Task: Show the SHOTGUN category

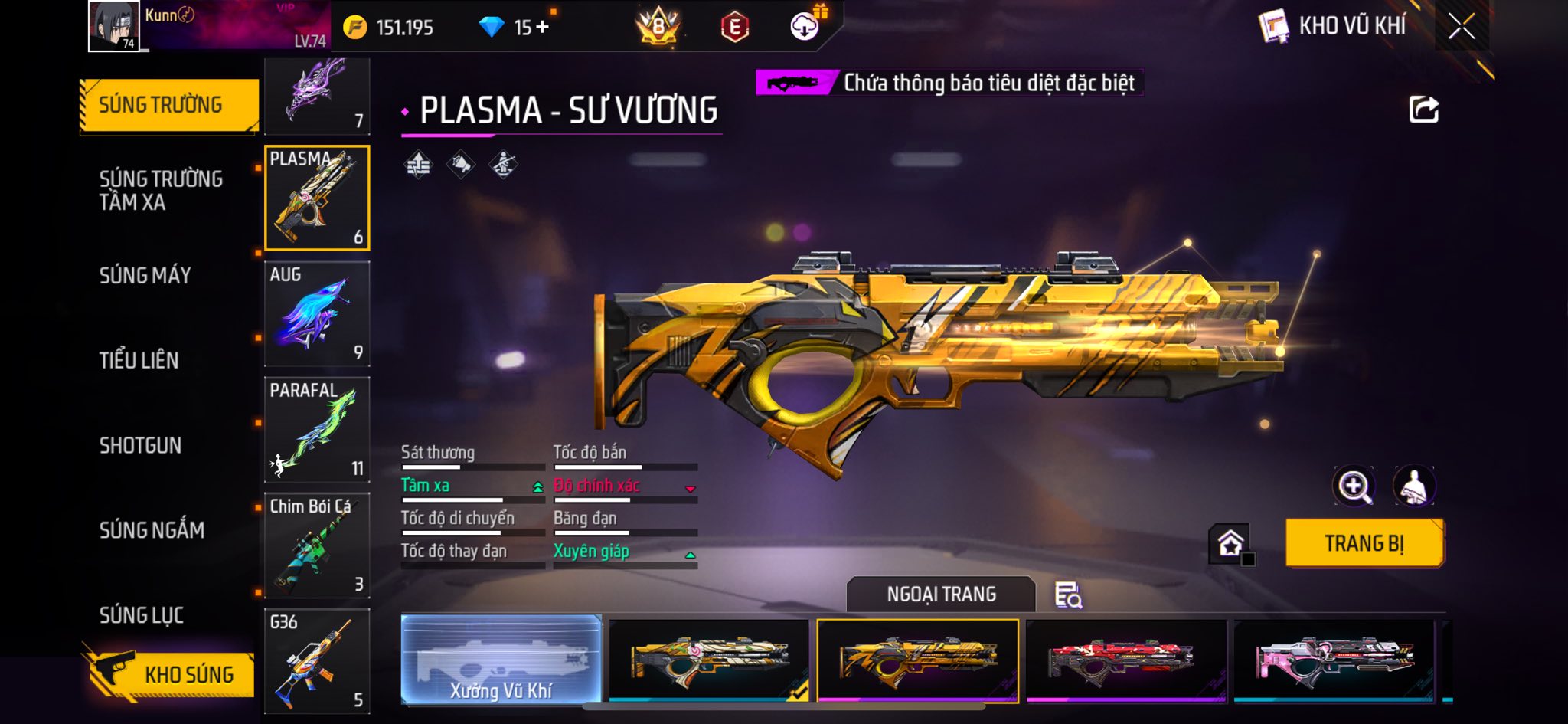Action: 140,445
